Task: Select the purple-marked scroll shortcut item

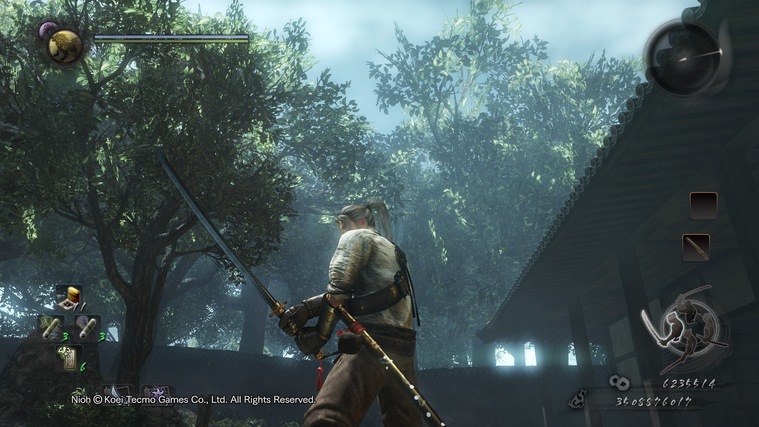Action: pyautogui.click(x=86, y=327)
